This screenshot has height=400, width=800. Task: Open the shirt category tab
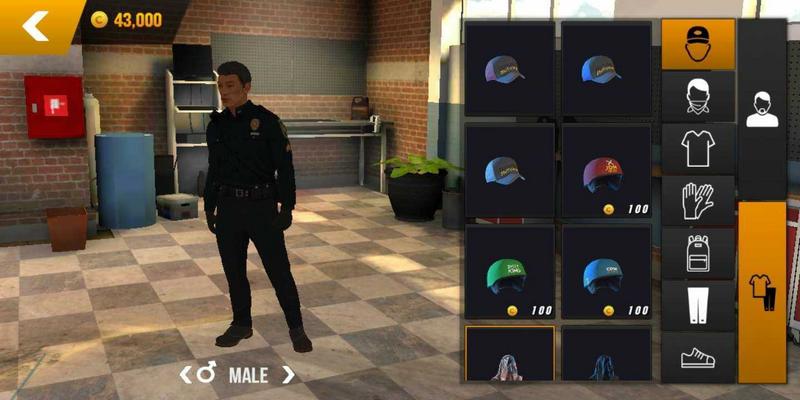pyautogui.click(x=698, y=148)
